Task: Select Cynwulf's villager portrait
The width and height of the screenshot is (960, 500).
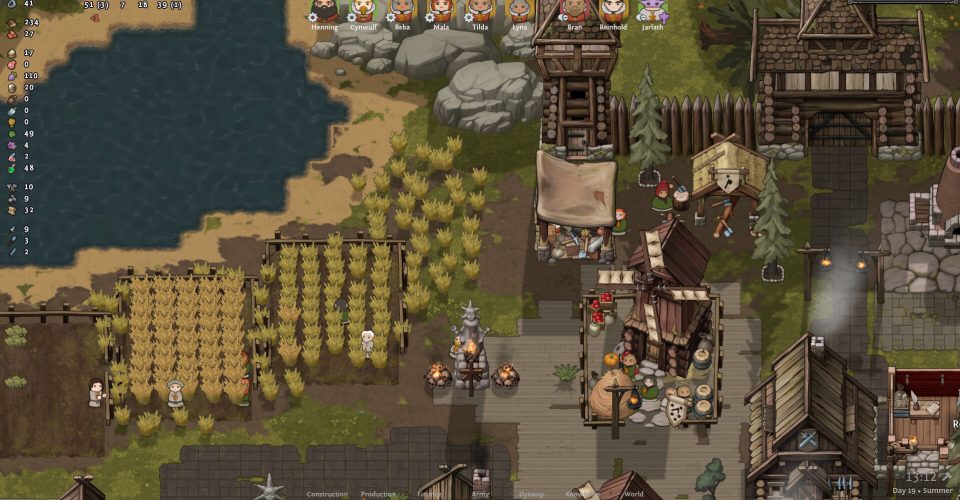Action: coord(363,11)
